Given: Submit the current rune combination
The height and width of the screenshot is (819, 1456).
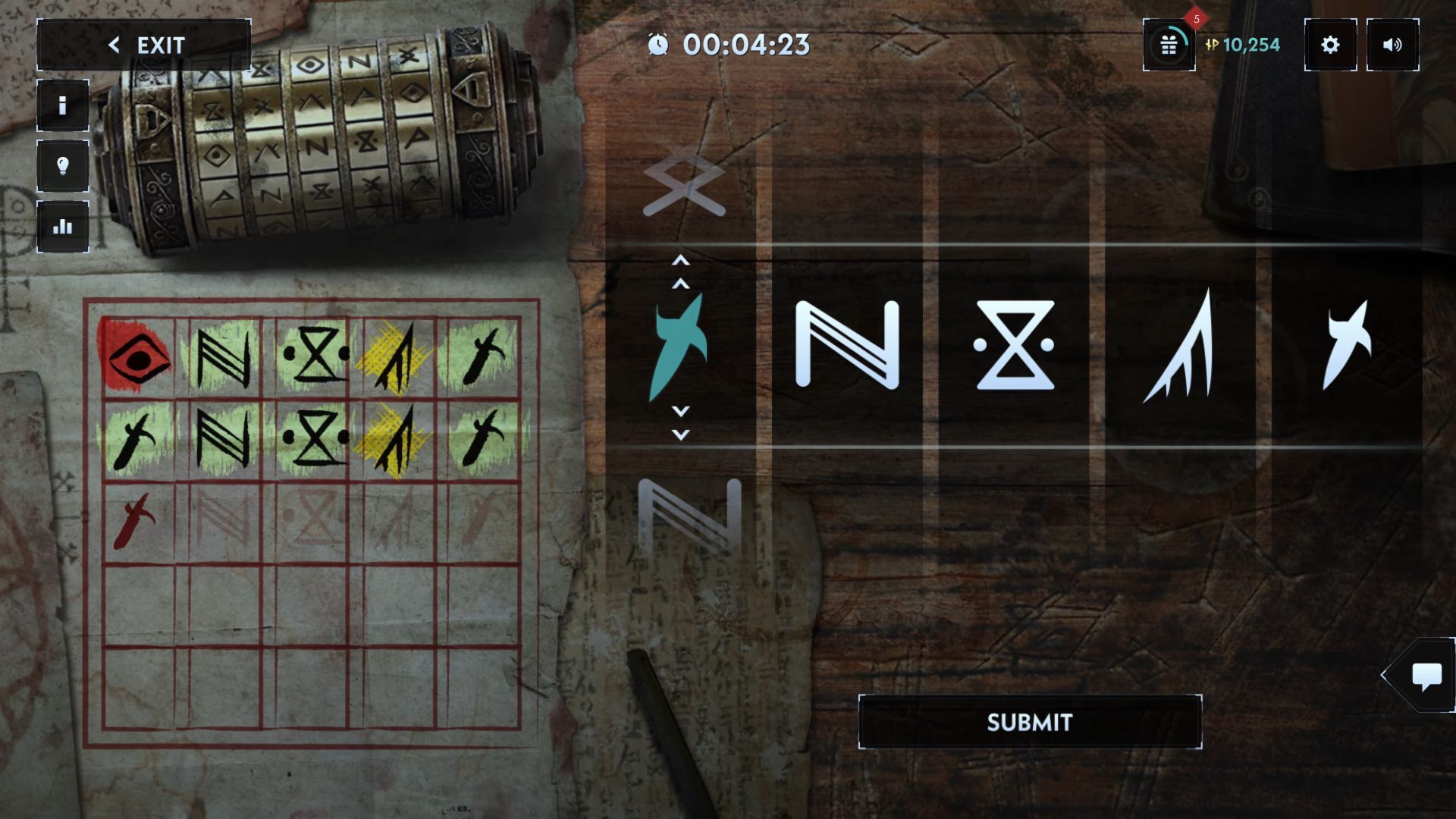Looking at the screenshot, I should pos(1030,722).
